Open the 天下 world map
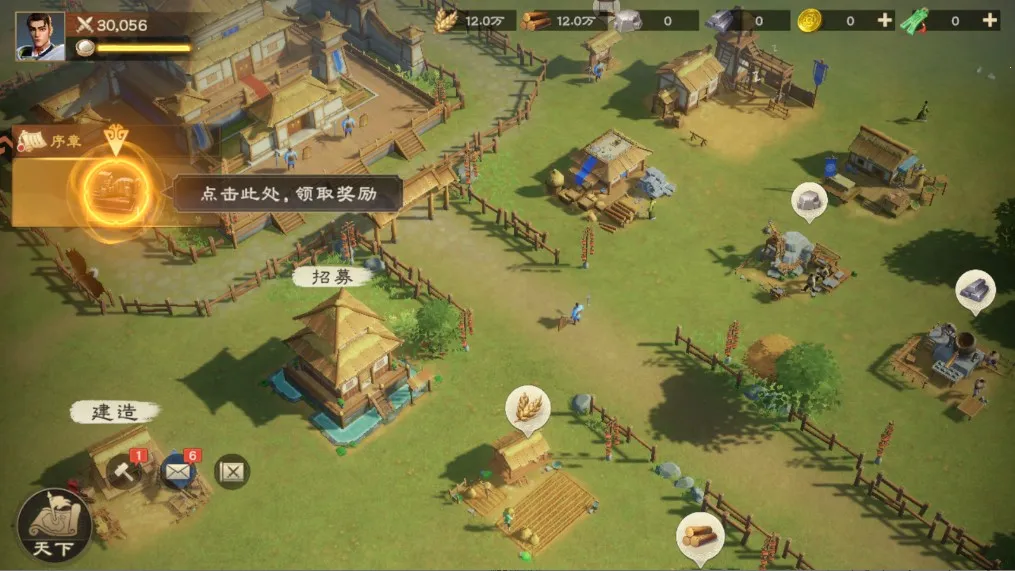The image size is (1015, 571). pos(54,524)
